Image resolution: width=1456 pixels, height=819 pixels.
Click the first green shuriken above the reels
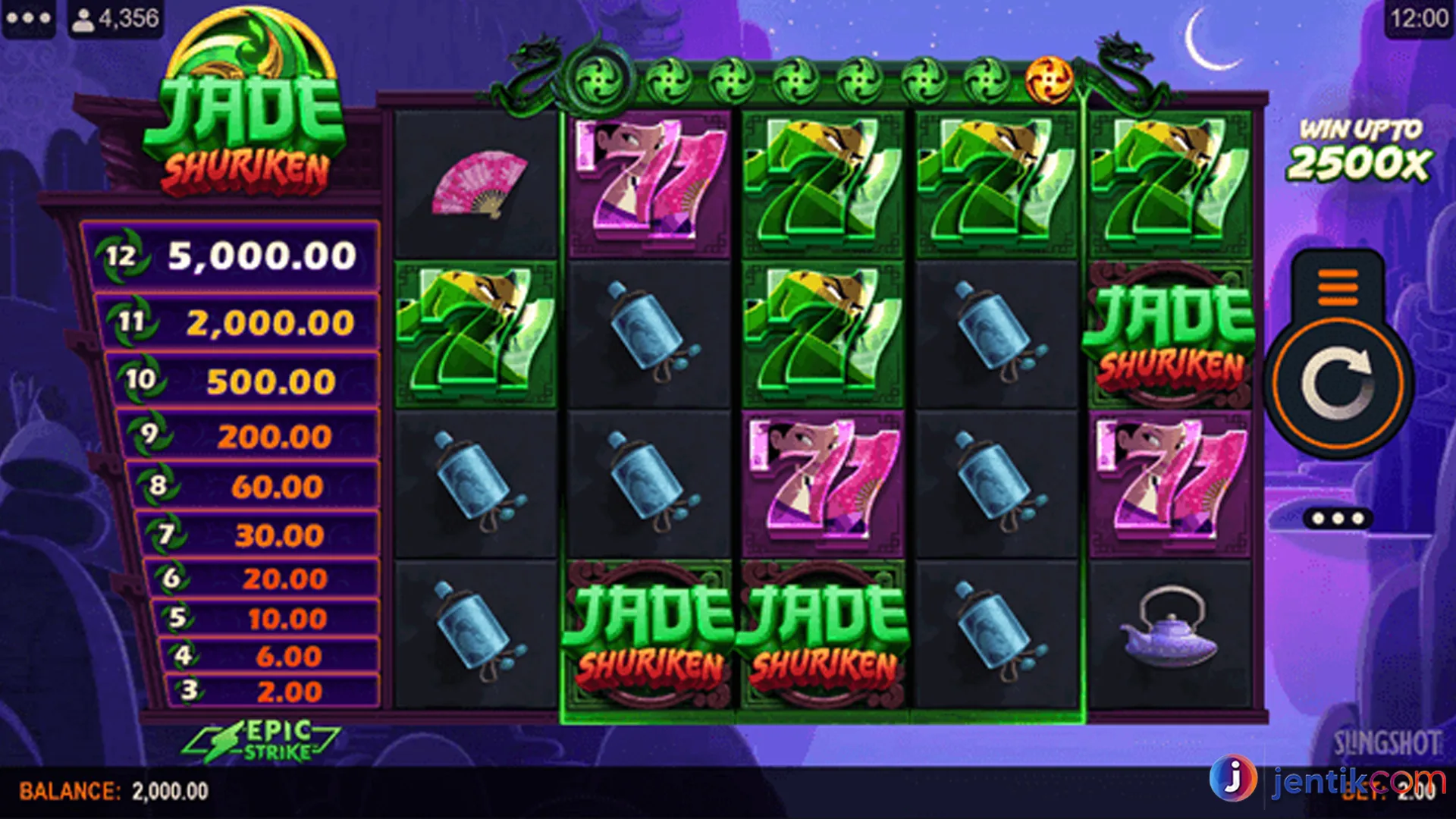(x=599, y=78)
